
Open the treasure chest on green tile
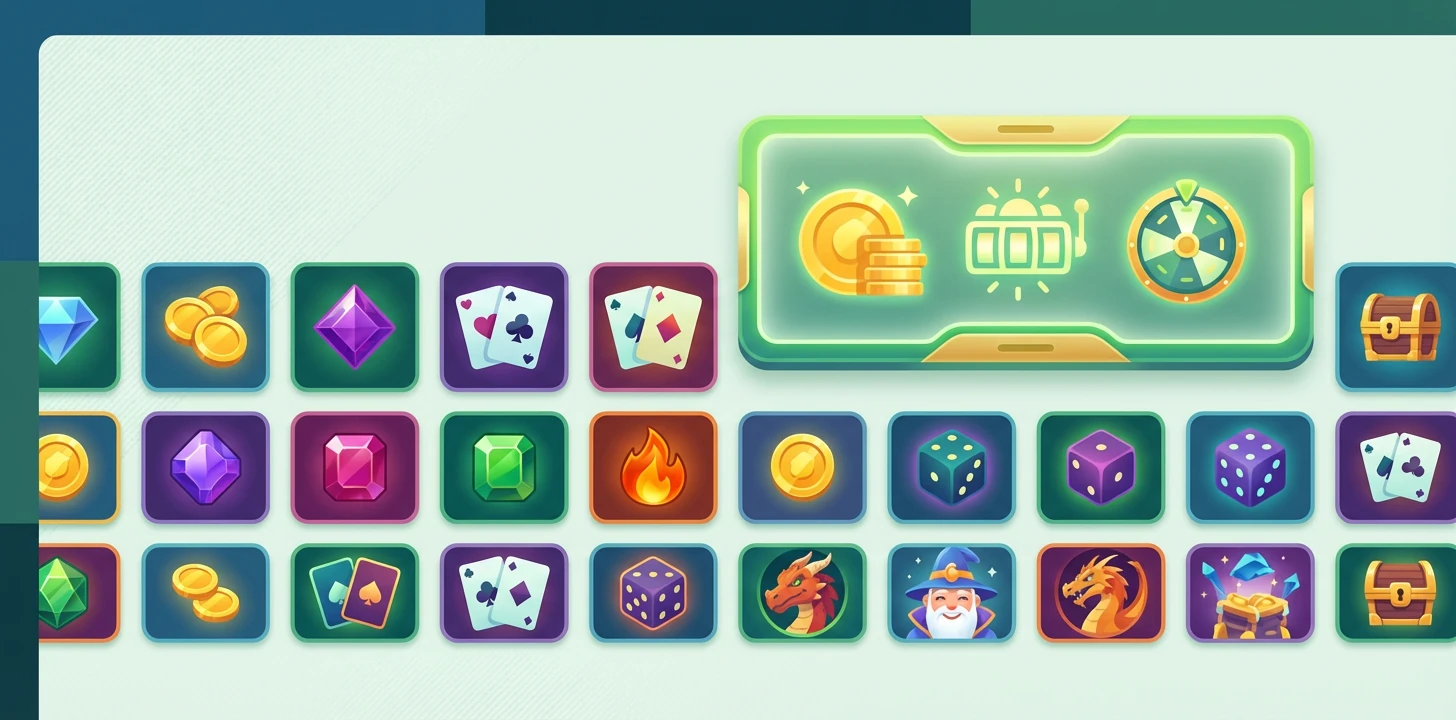[x=1397, y=593]
